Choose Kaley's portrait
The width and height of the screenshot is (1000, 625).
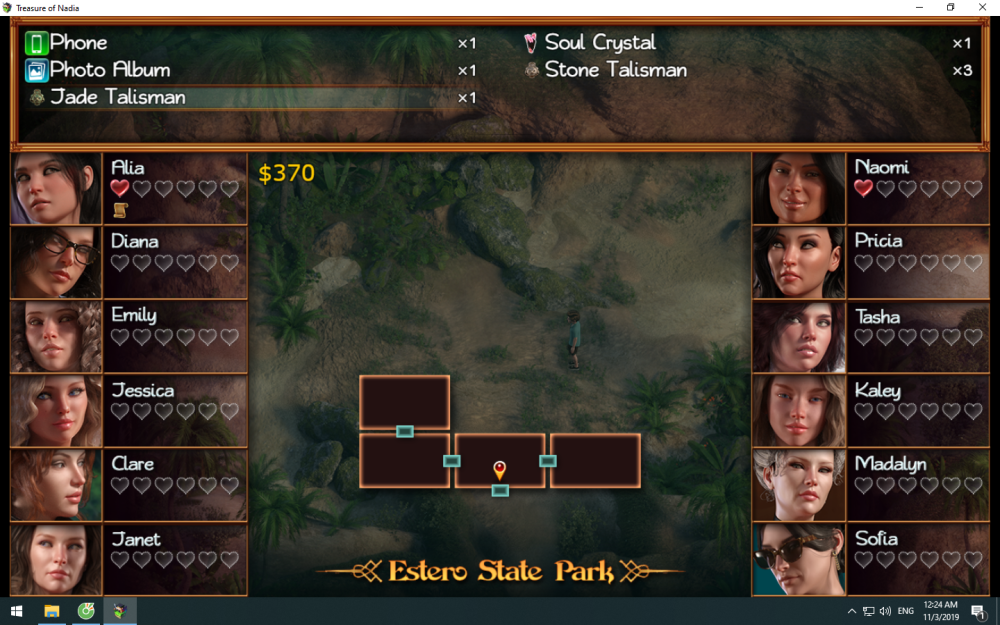(x=799, y=410)
